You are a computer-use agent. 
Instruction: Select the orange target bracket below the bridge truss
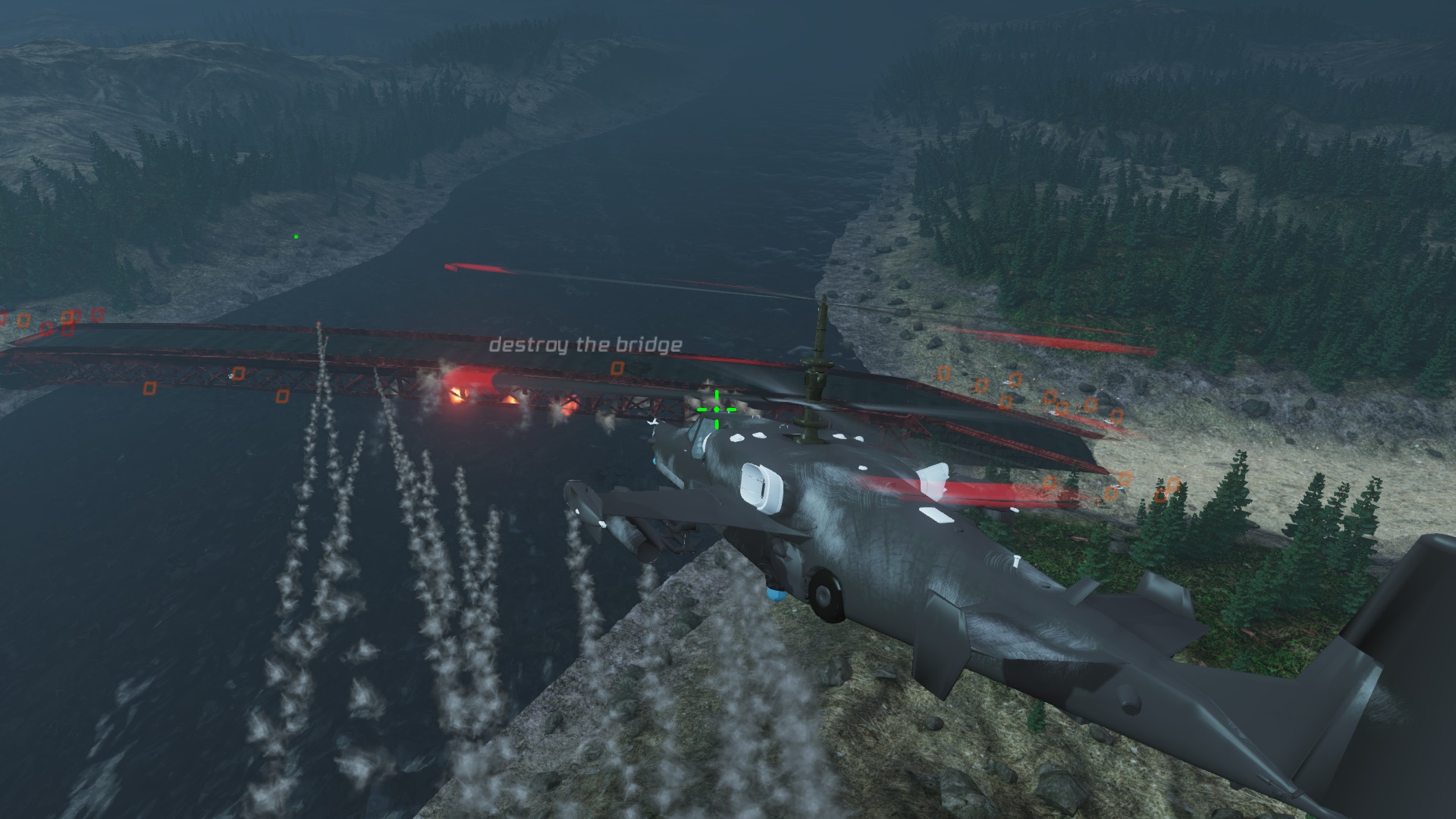pyautogui.click(x=150, y=388)
